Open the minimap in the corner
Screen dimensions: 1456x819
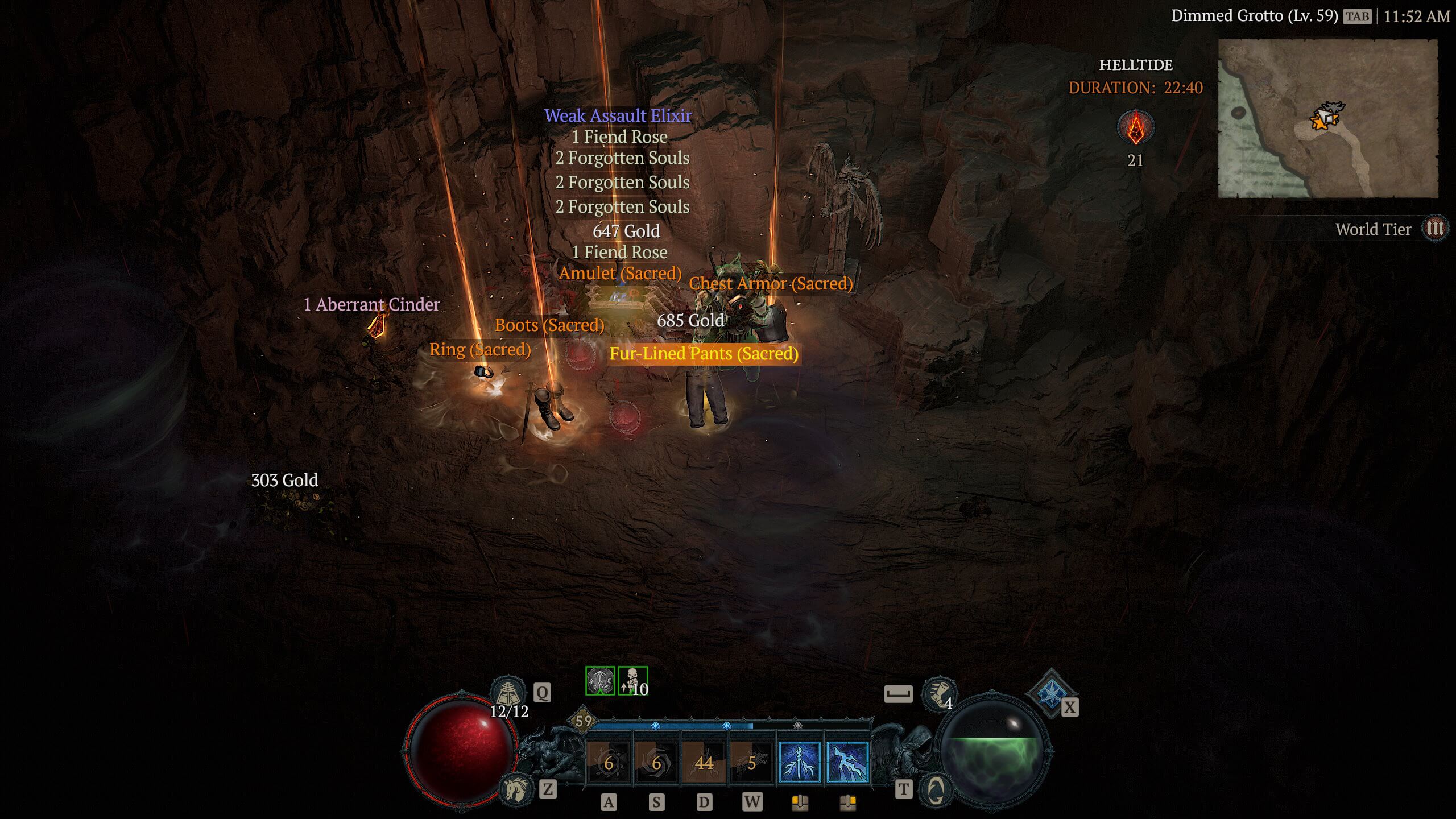point(1327,118)
